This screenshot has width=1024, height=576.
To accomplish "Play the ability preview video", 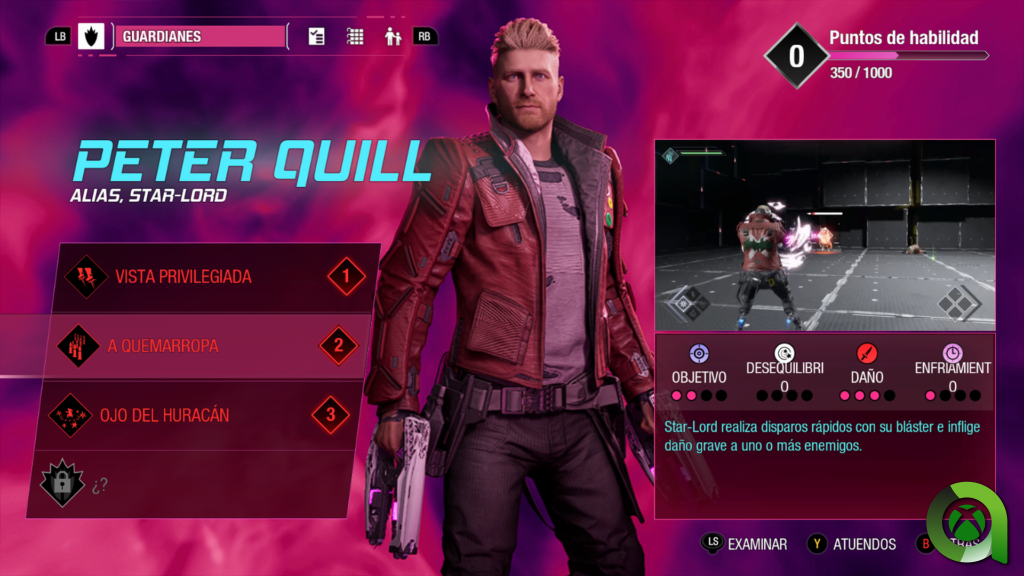I will 825,235.
